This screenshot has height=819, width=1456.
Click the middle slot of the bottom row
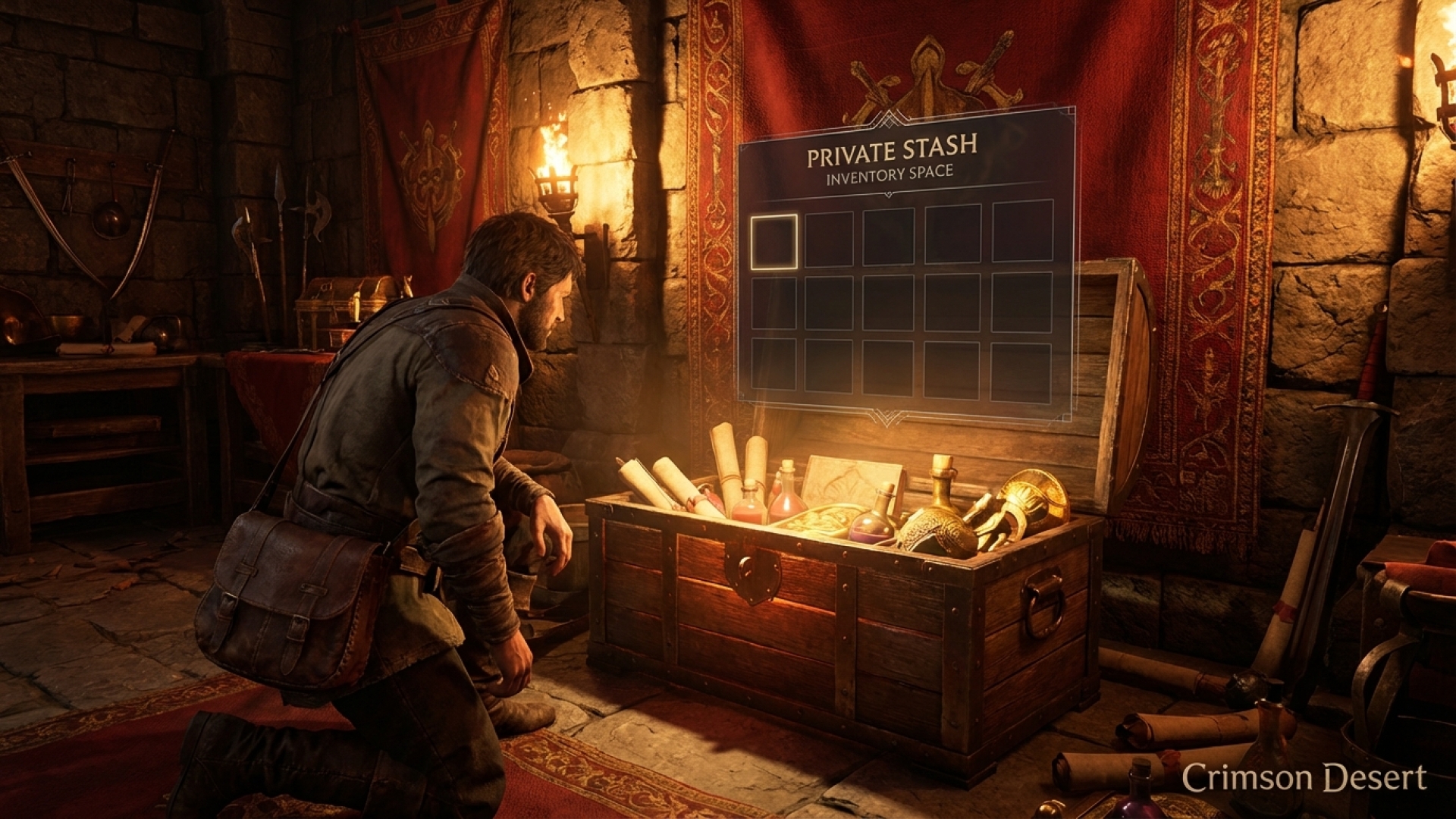[887, 368]
